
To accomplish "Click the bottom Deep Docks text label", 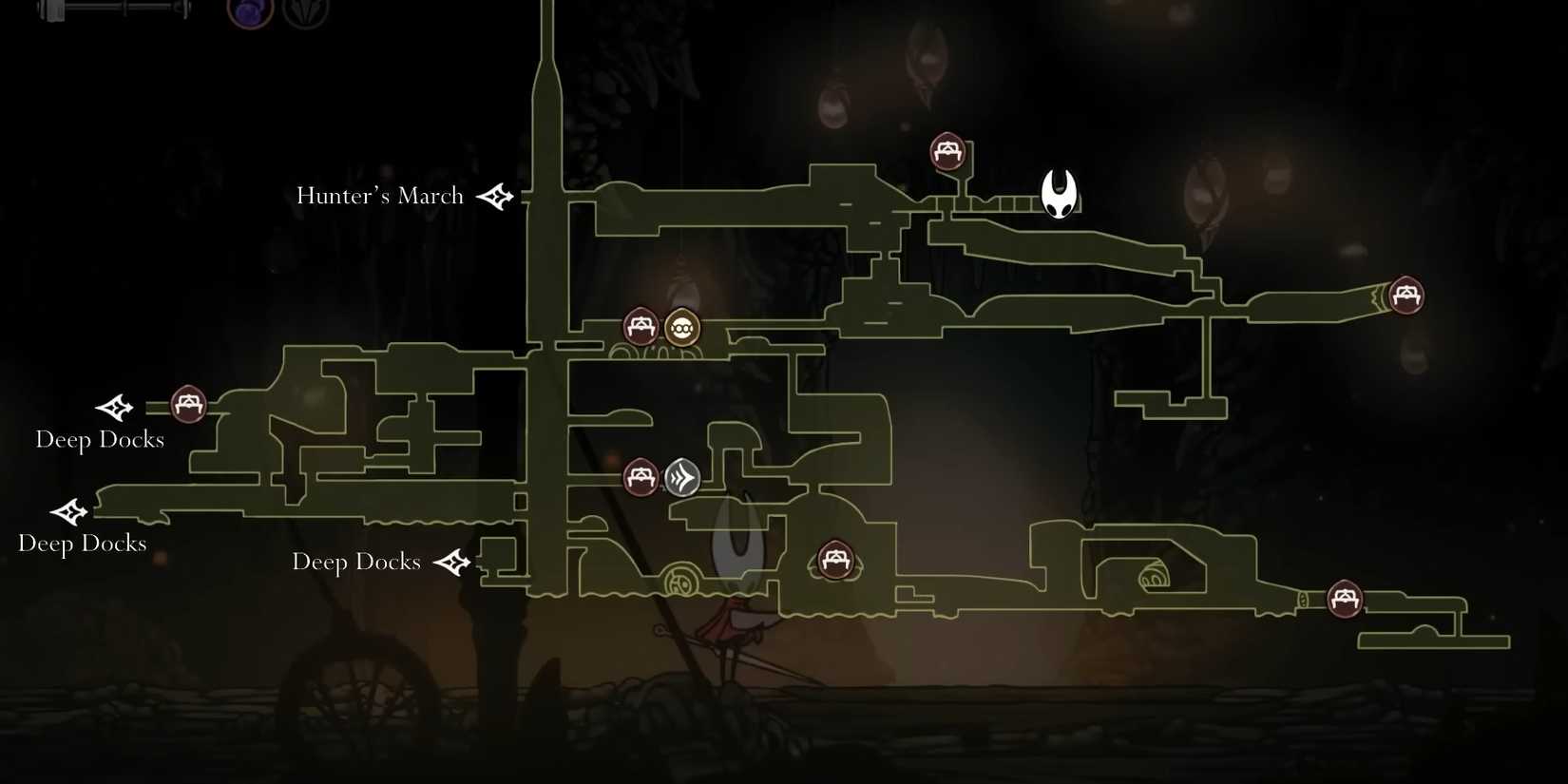I will [x=356, y=563].
